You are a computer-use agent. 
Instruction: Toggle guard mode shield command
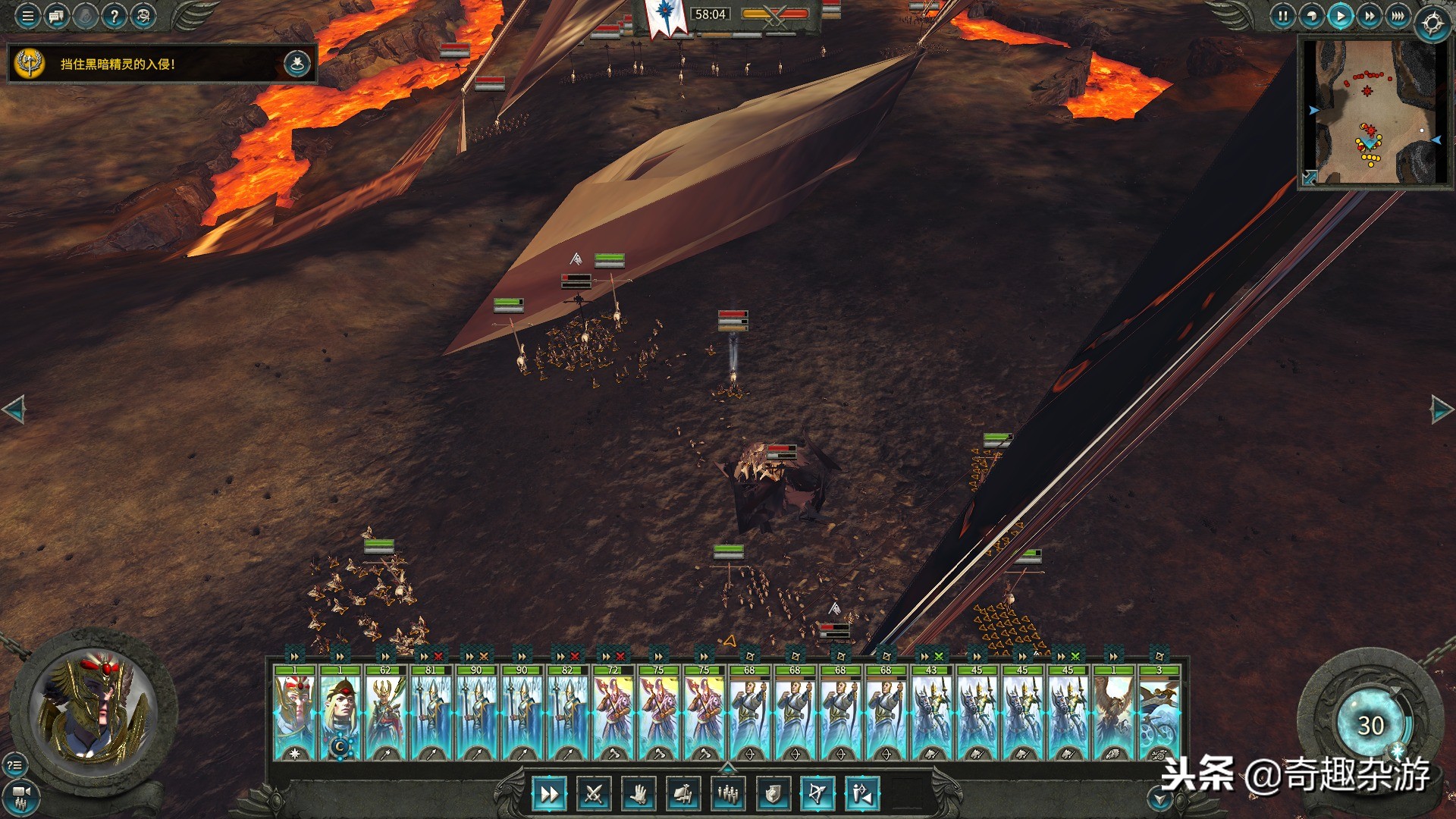(773, 794)
